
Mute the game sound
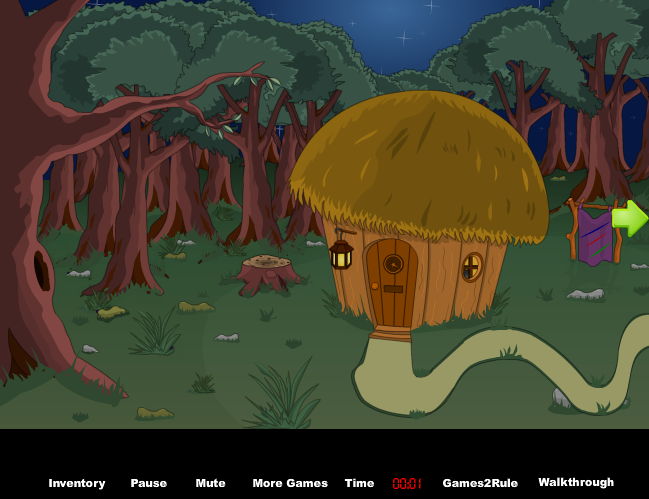click(x=210, y=483)
